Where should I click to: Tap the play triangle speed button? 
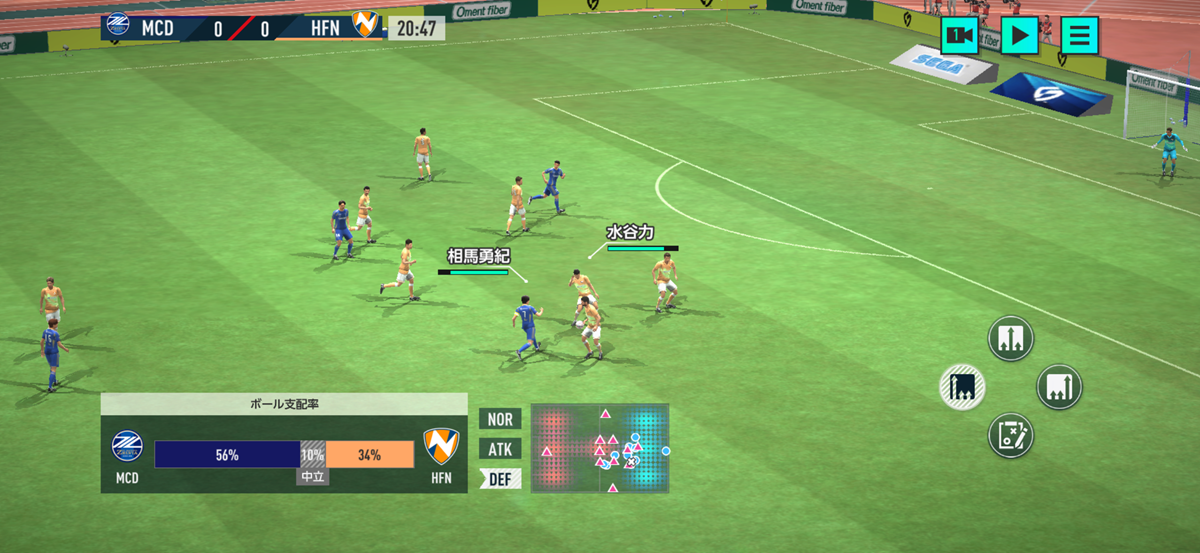pos(1019,36)
